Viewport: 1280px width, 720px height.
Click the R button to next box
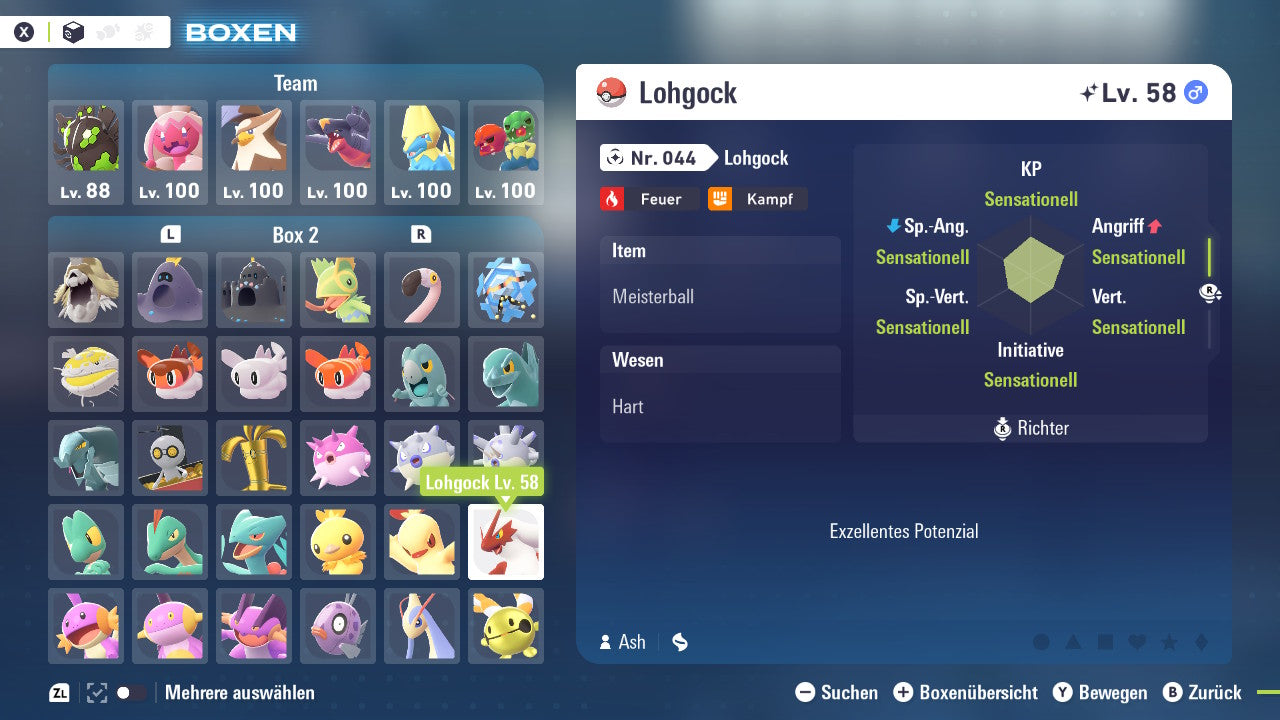point(422,235)
